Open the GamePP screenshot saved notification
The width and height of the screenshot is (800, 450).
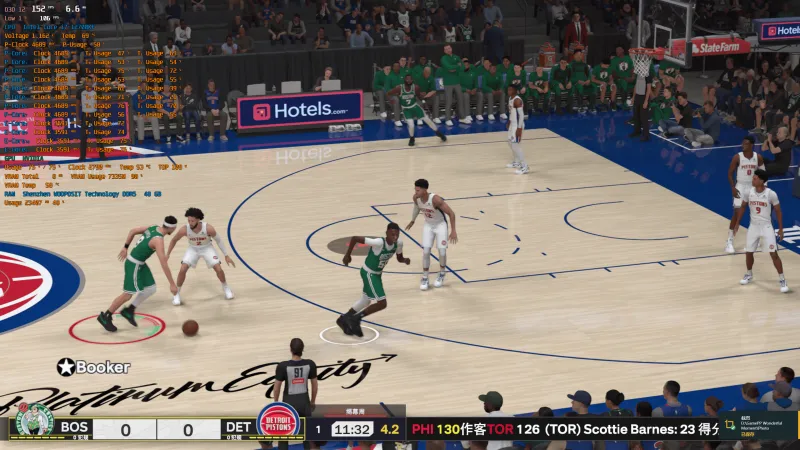click(x=757, y=426)
